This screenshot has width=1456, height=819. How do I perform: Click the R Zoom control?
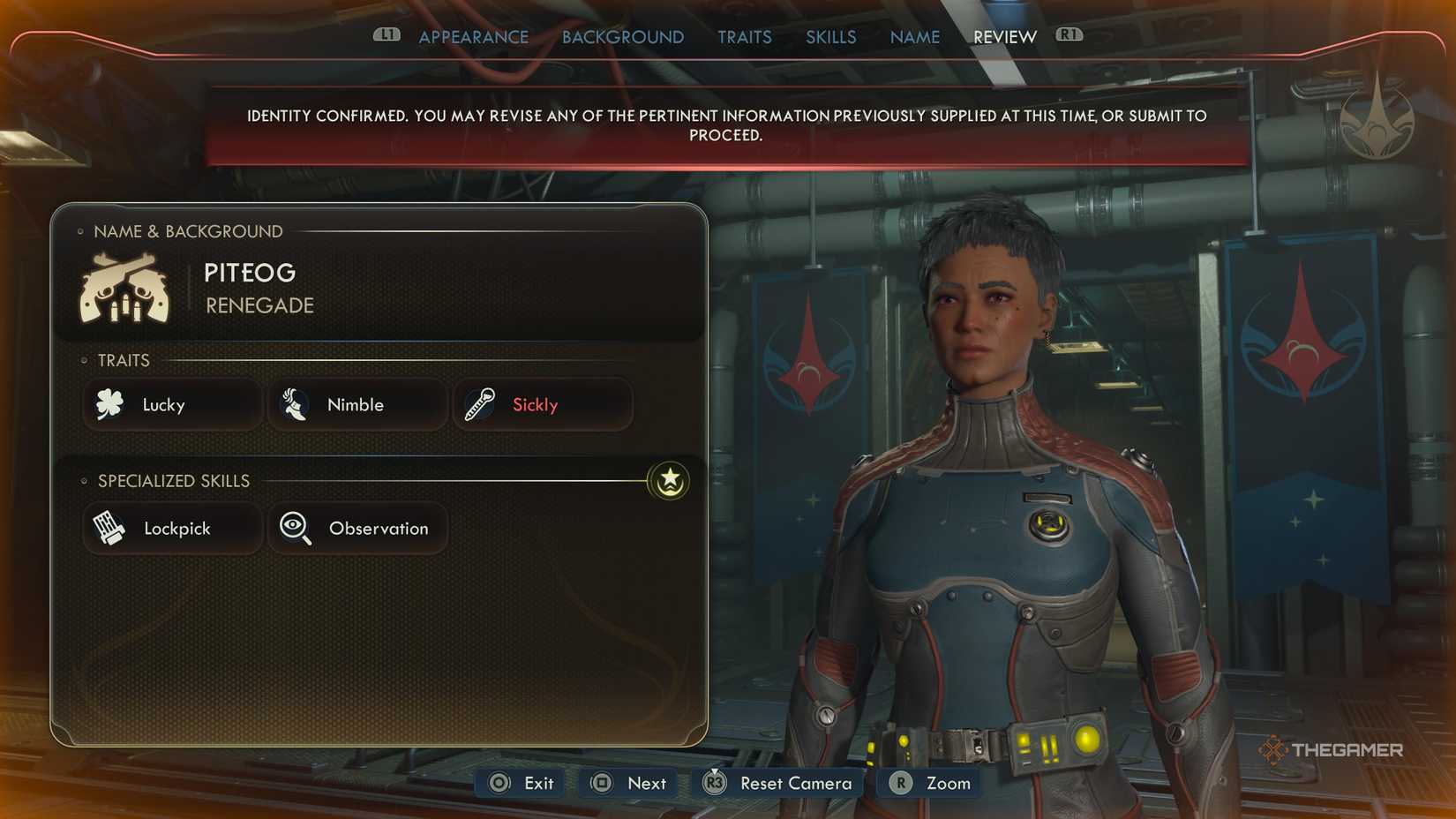pyautogui.click(x=928, y=783)
